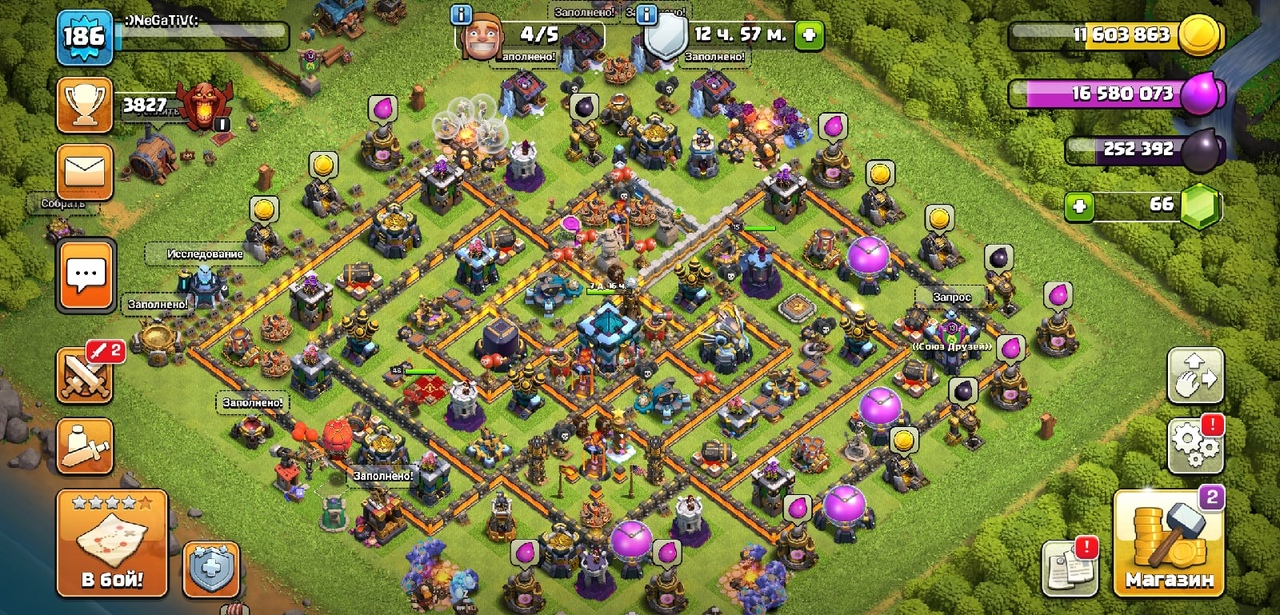The image size is (1280, 615).
Task: Open the clan chat speech bubble
Action: click(85, 274)
